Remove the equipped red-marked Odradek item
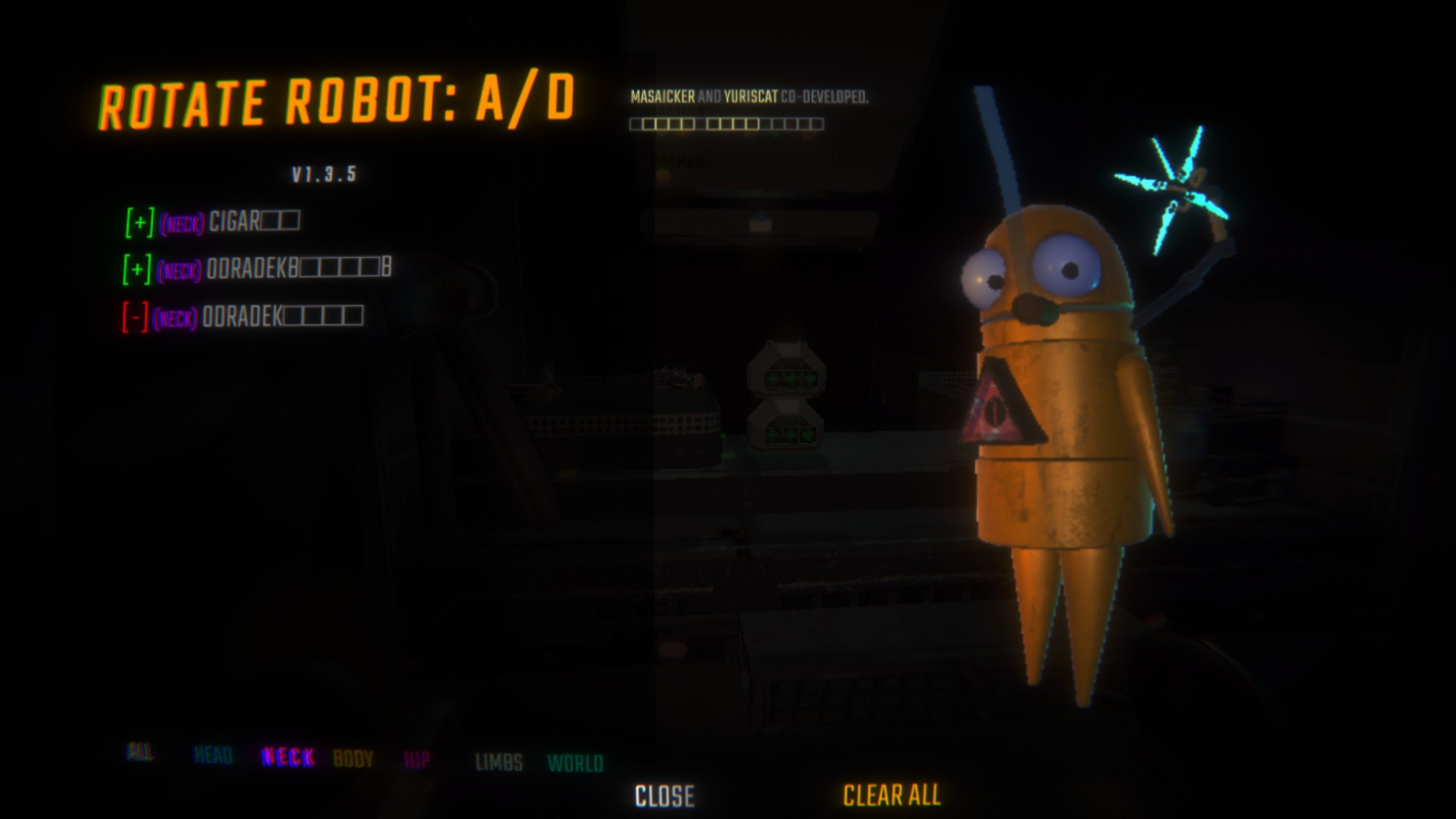This screenshot has width=1456, height=819. [135, 317]
